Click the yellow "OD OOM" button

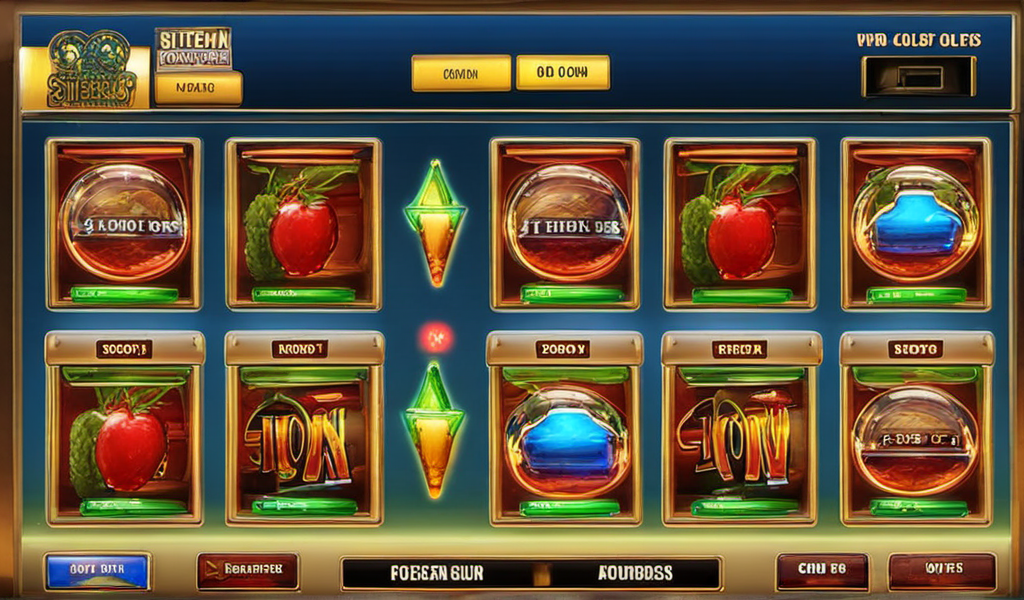562,73
